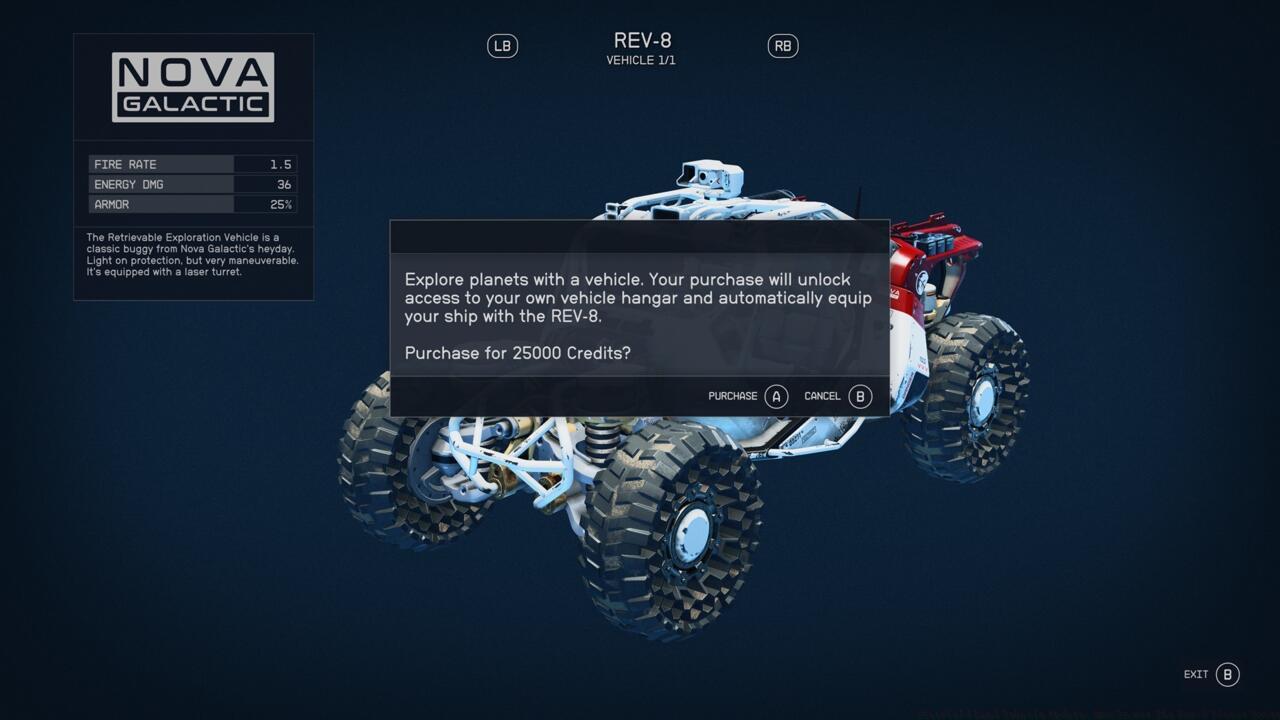Image resolution: width=1280 pixels, height=720 pixels.
Task: Click the LB bumper icon to cycle vehicles
Action: click(502, 45)
